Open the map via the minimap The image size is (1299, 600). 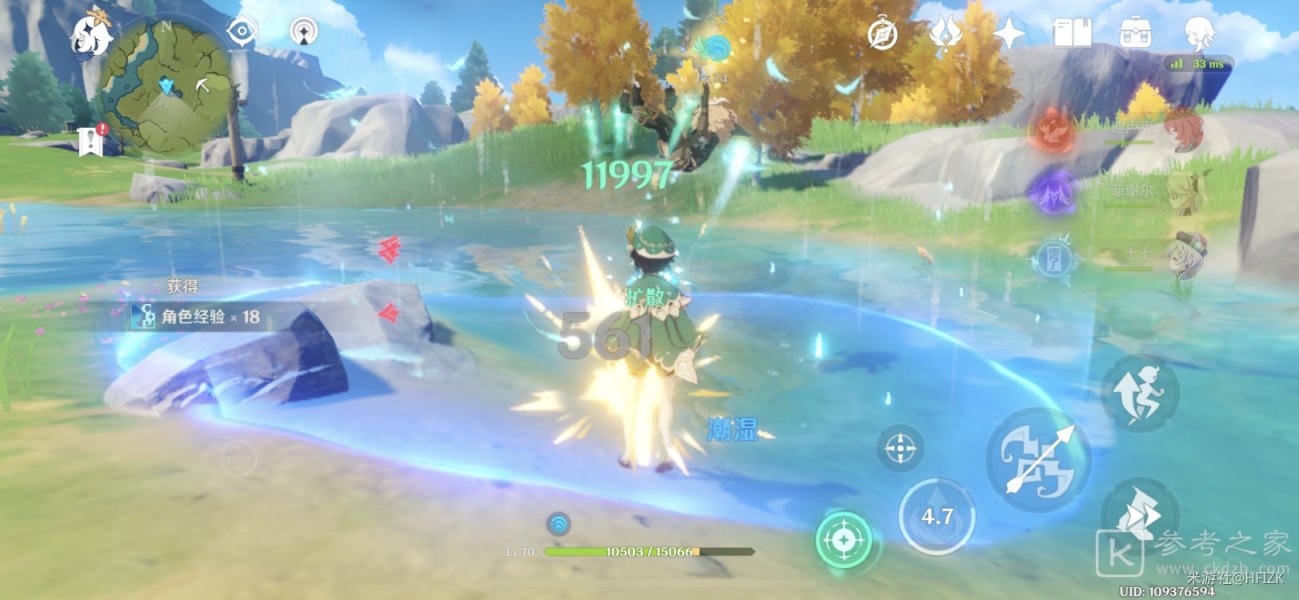click(x=166, y=85)
